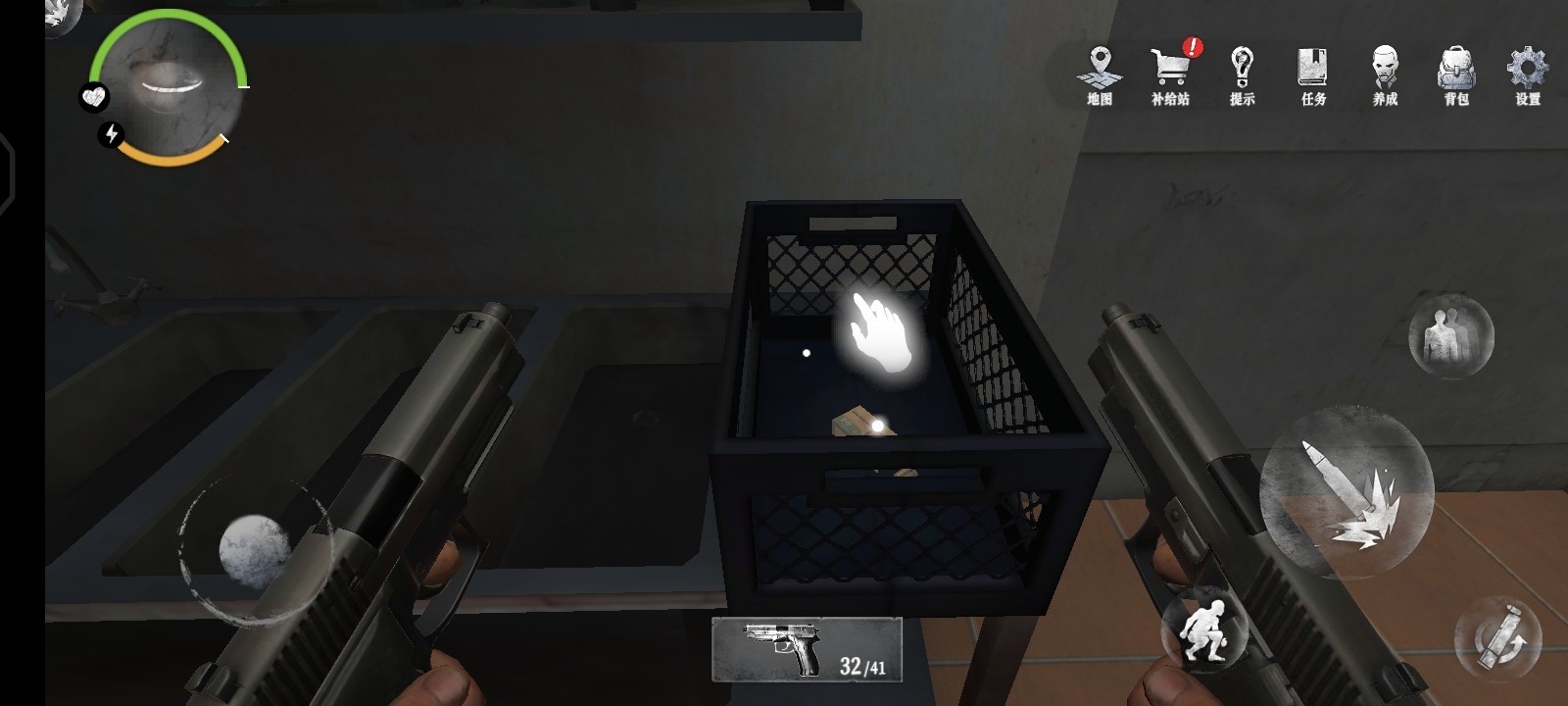This screenshot has width=1568, height=706.
Task: Tap the two-silhouette character button
Action: coord(1450,335)
